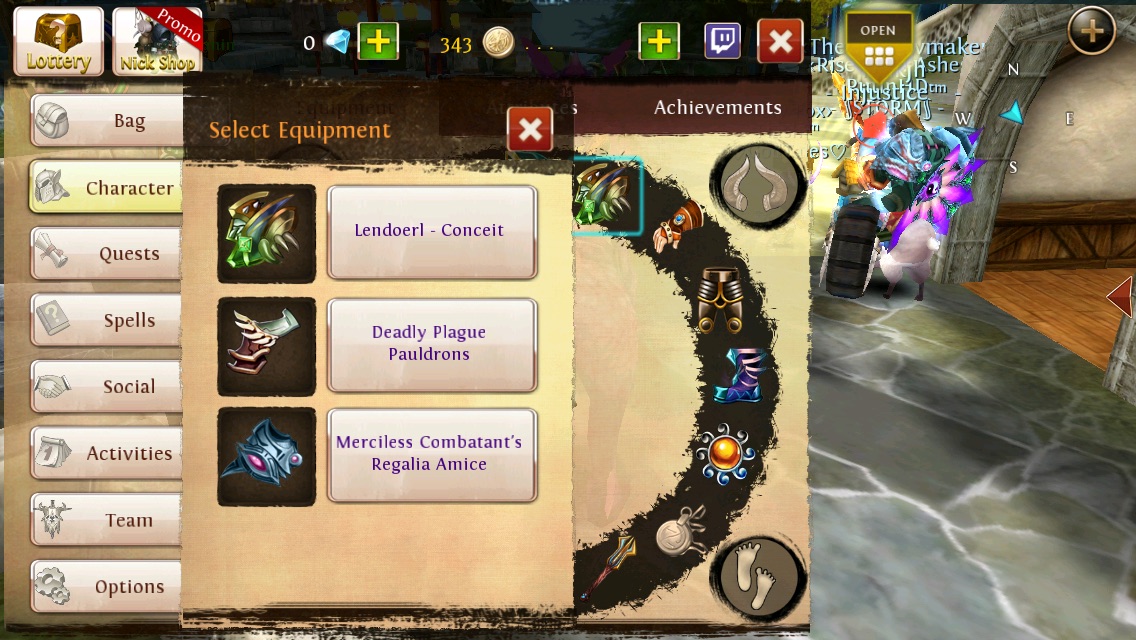Switch to the Achievements tab
The height and width of the screenshot is (640, 1136).
717,108
